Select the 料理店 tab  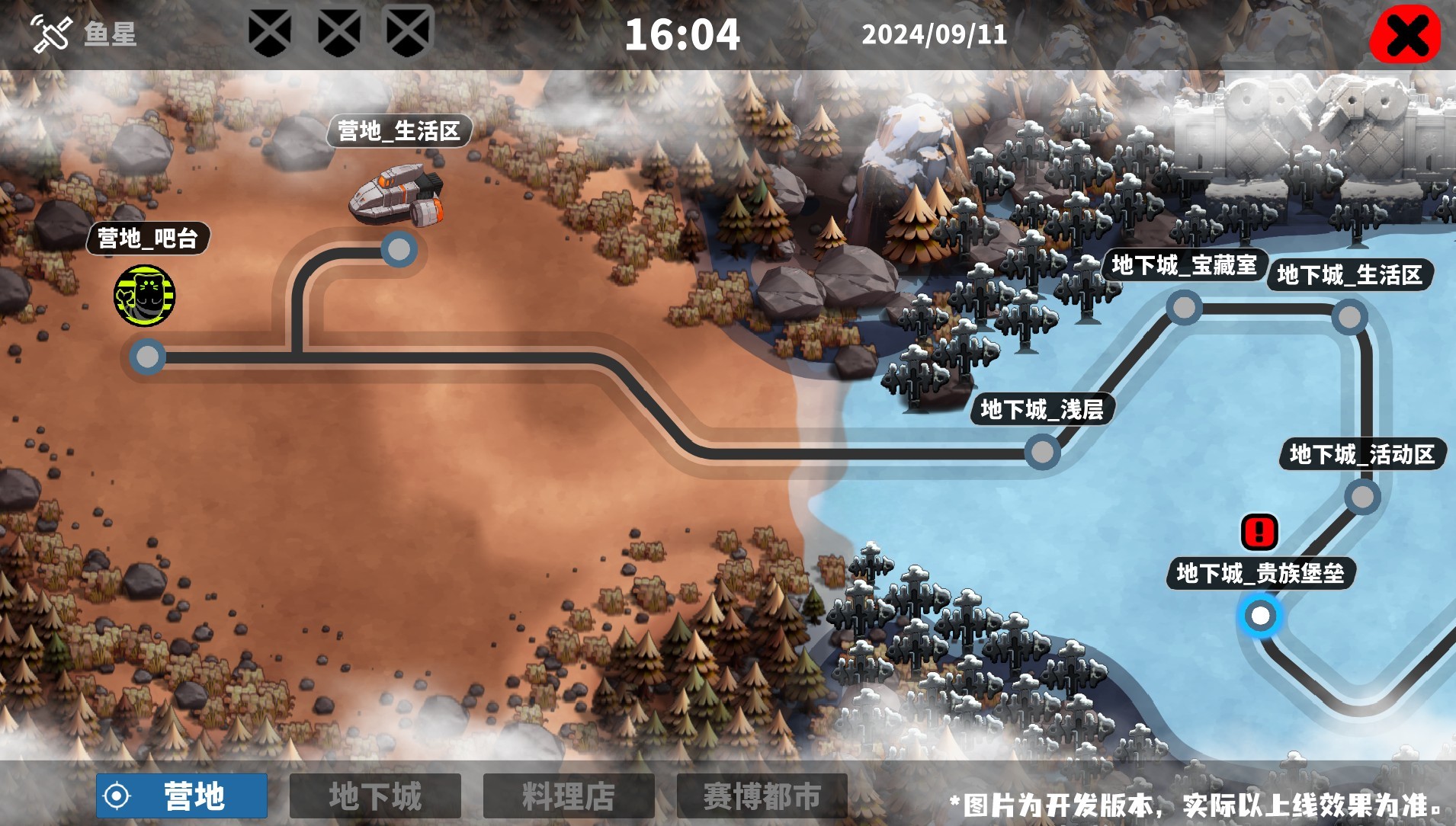pos(569,796)
